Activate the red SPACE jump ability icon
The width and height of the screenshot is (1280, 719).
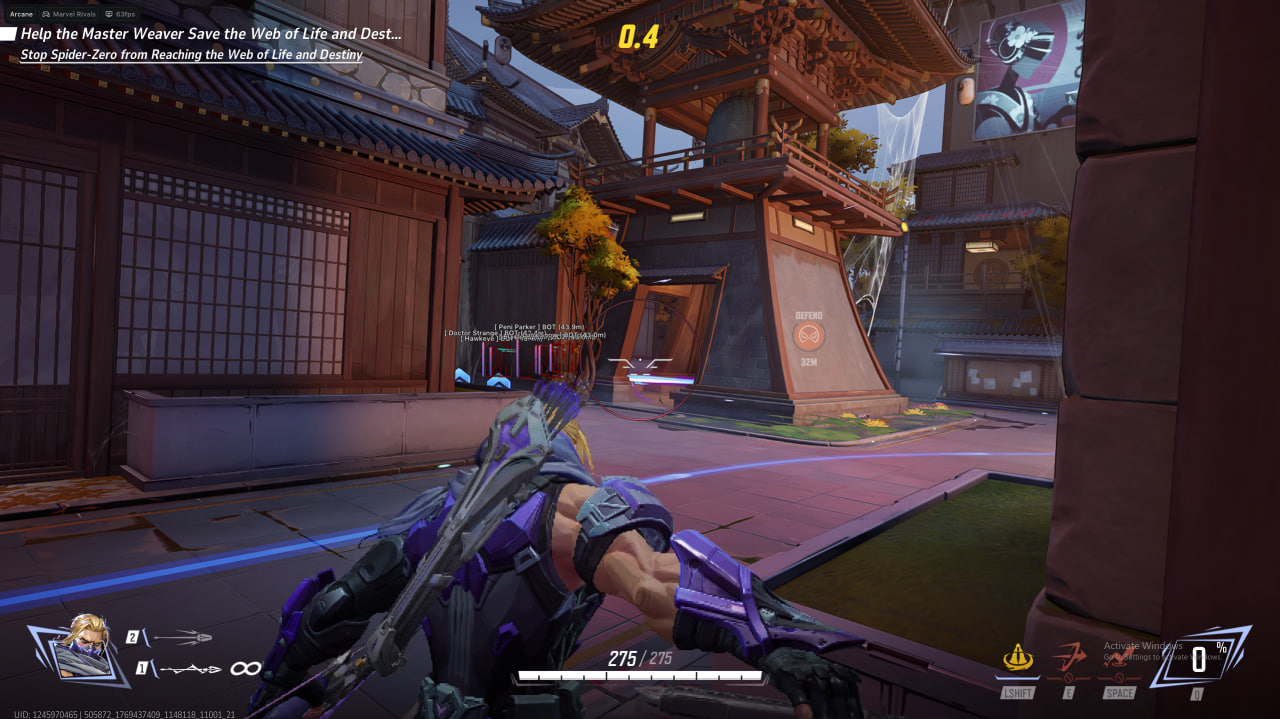(x=1119, y=658)
